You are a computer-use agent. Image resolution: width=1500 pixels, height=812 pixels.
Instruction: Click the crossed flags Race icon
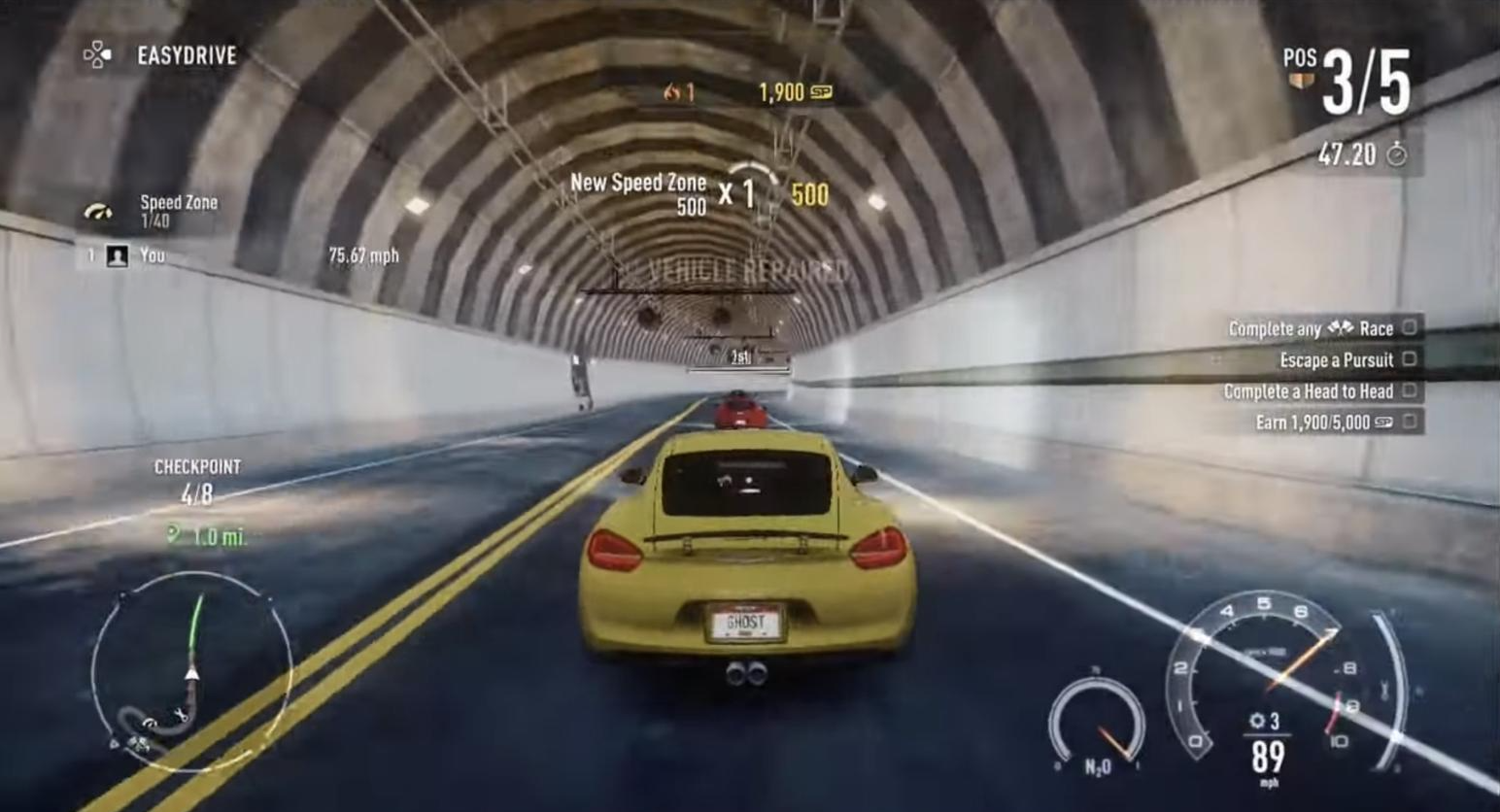point(1344,328)
